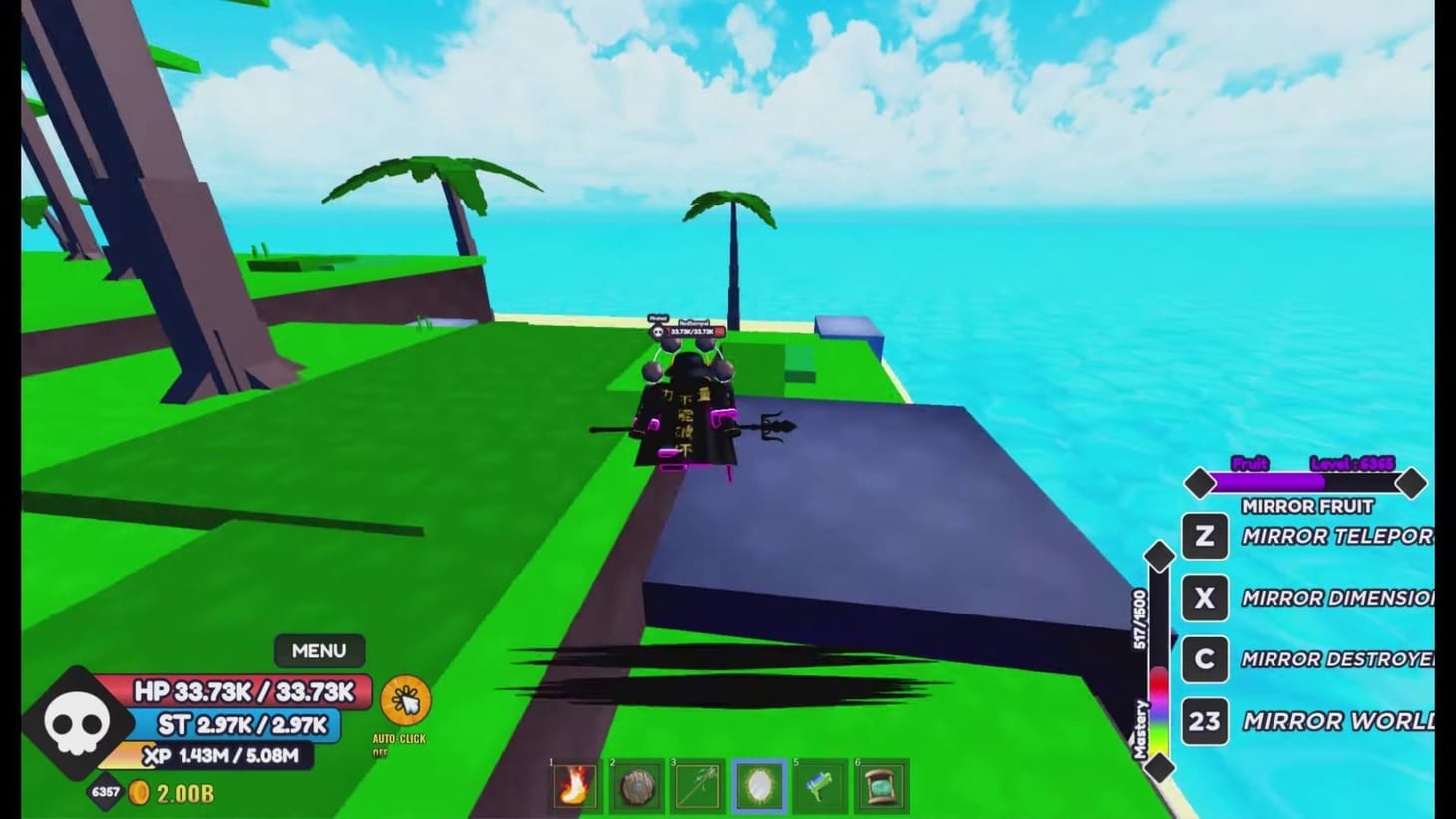Select the green spear in hotbar slot 3
1456x819 pixels.
pos(699,785)
